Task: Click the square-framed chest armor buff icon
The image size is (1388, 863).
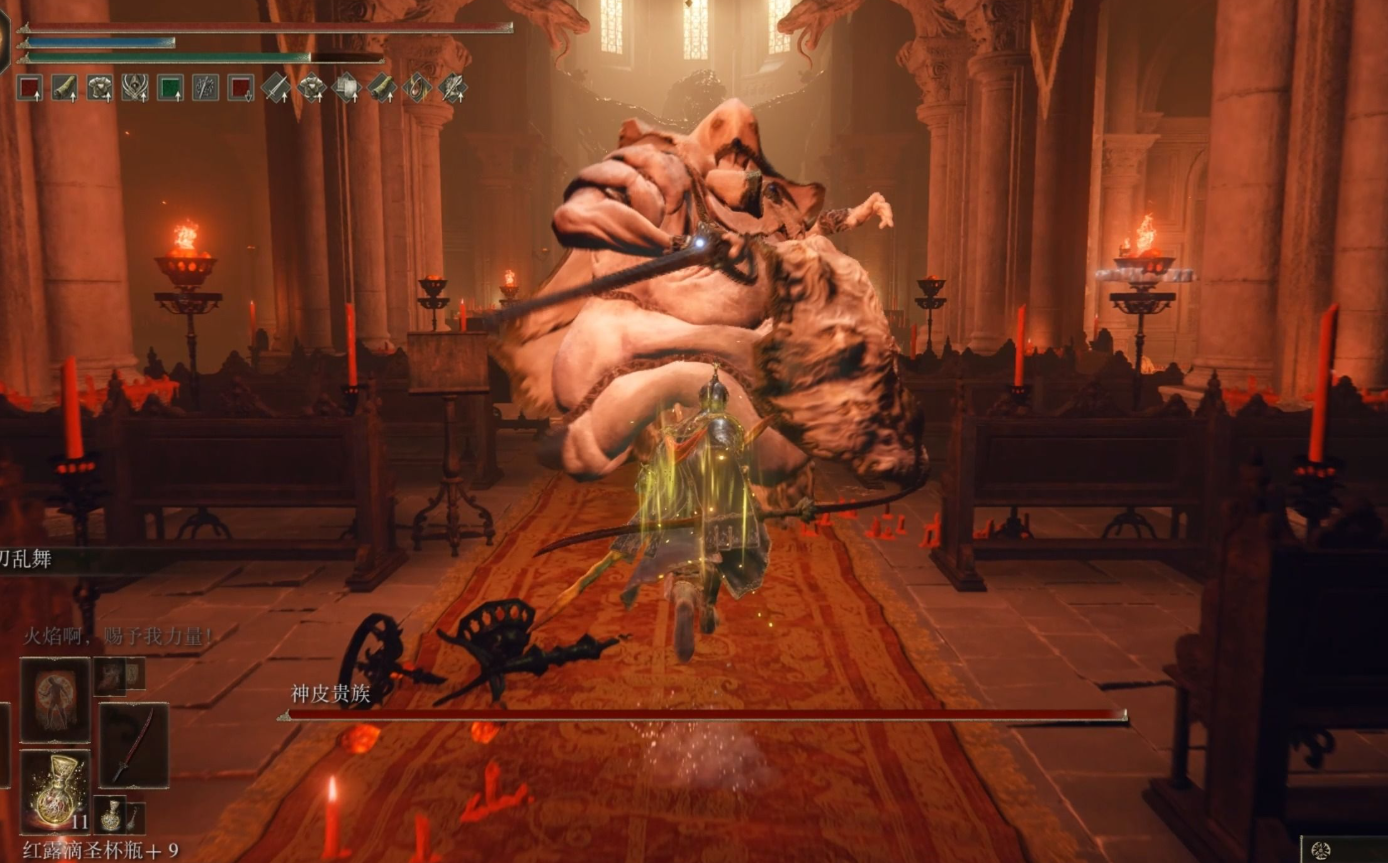Action: click(x=99, y=88)
